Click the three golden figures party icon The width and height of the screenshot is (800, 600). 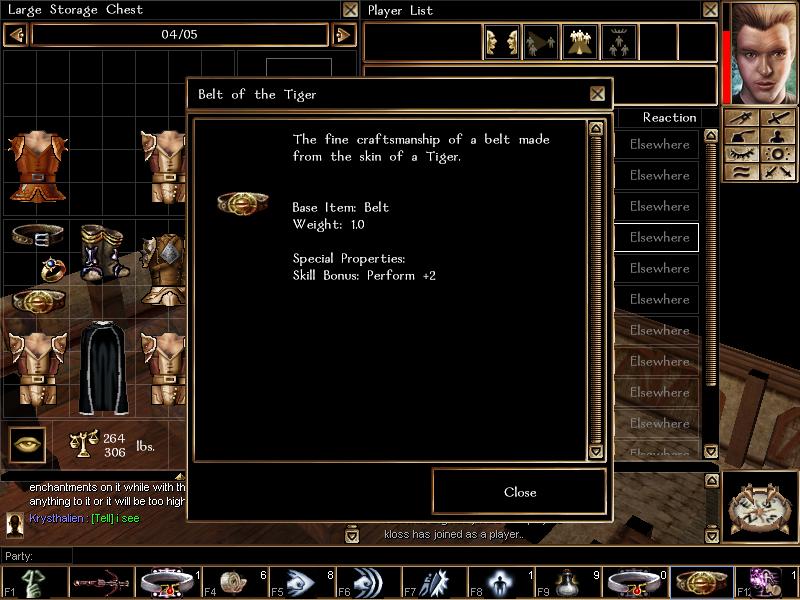tap(579, 42)
